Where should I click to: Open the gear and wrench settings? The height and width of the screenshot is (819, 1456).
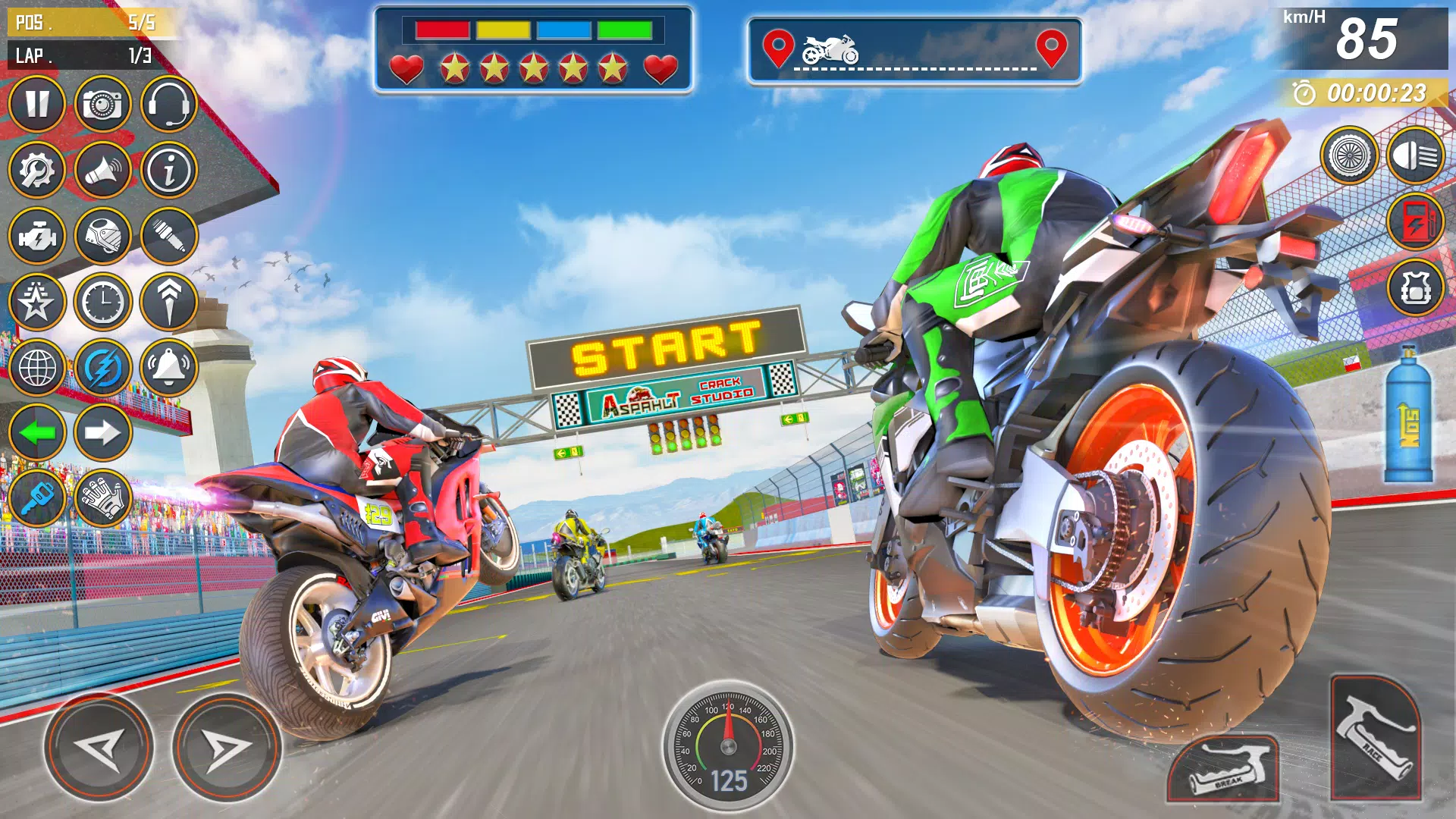[x=36, y=170]
